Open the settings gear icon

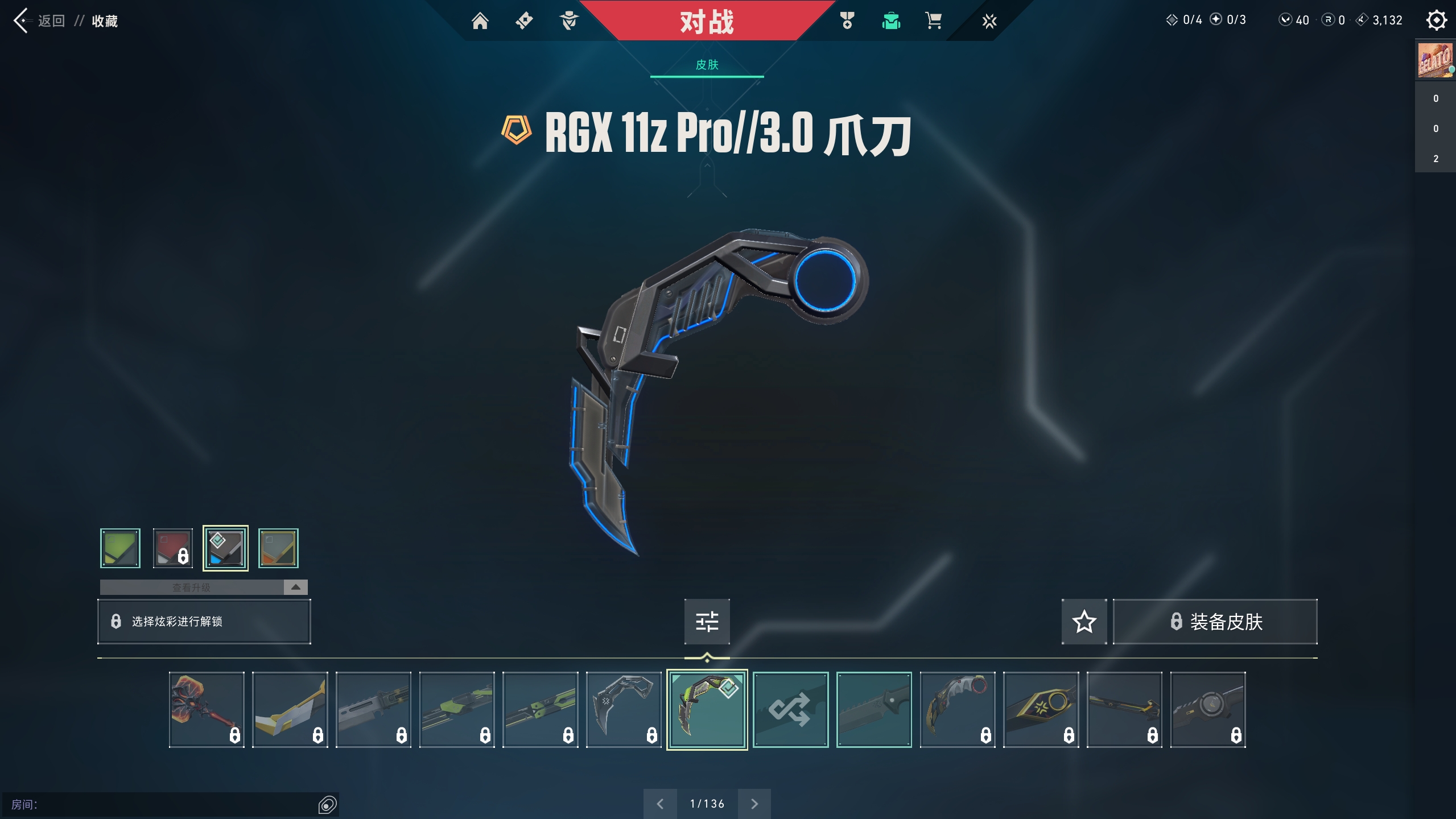(1436, 20)
